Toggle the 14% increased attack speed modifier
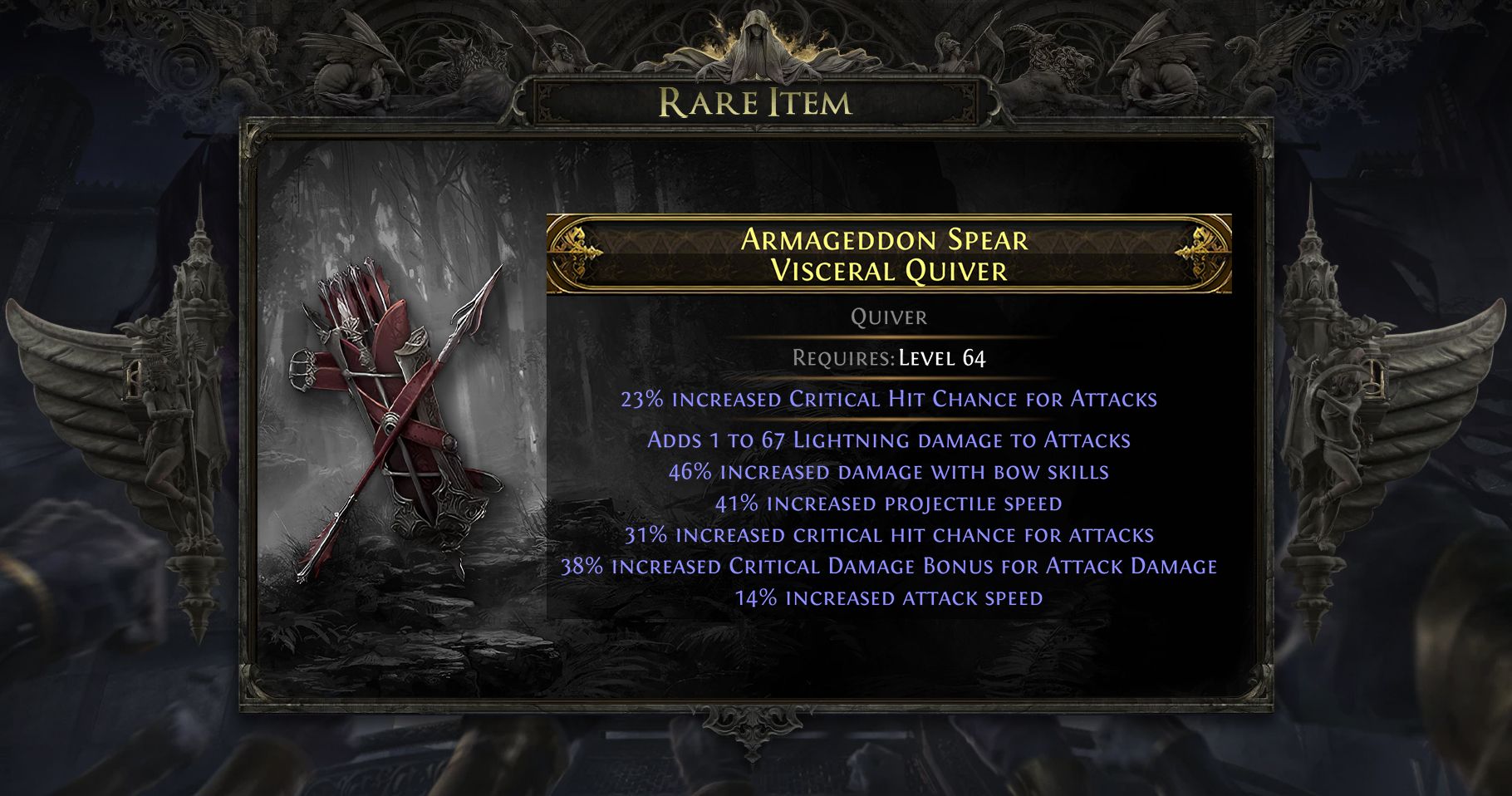Viewport: 1512px width, 796px height. pyautogui.click(x=889, y=596)
